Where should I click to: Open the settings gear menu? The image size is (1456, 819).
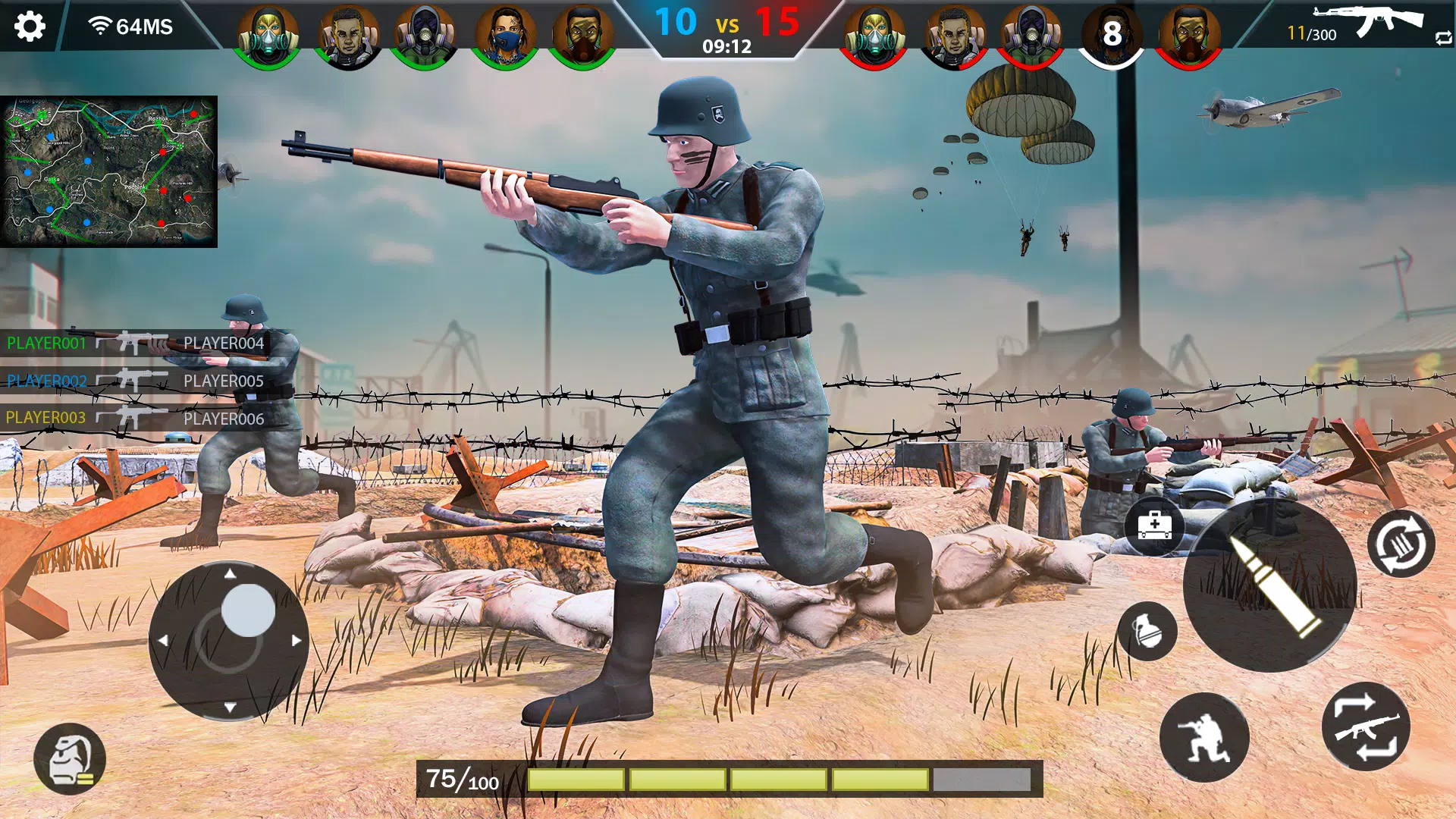[x=30, y=27]
